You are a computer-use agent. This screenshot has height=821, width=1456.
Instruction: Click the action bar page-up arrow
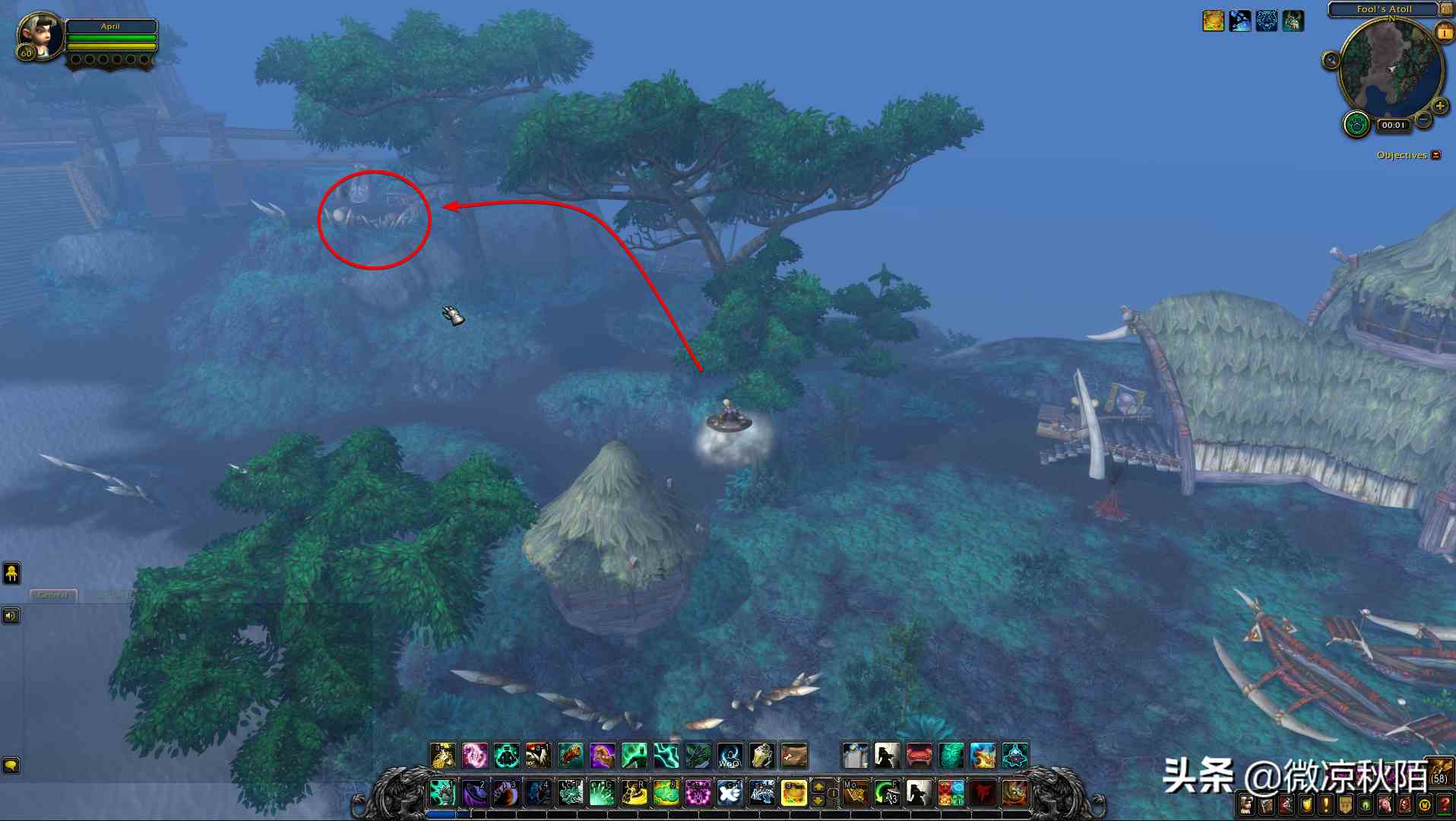(x=818, y=785)
